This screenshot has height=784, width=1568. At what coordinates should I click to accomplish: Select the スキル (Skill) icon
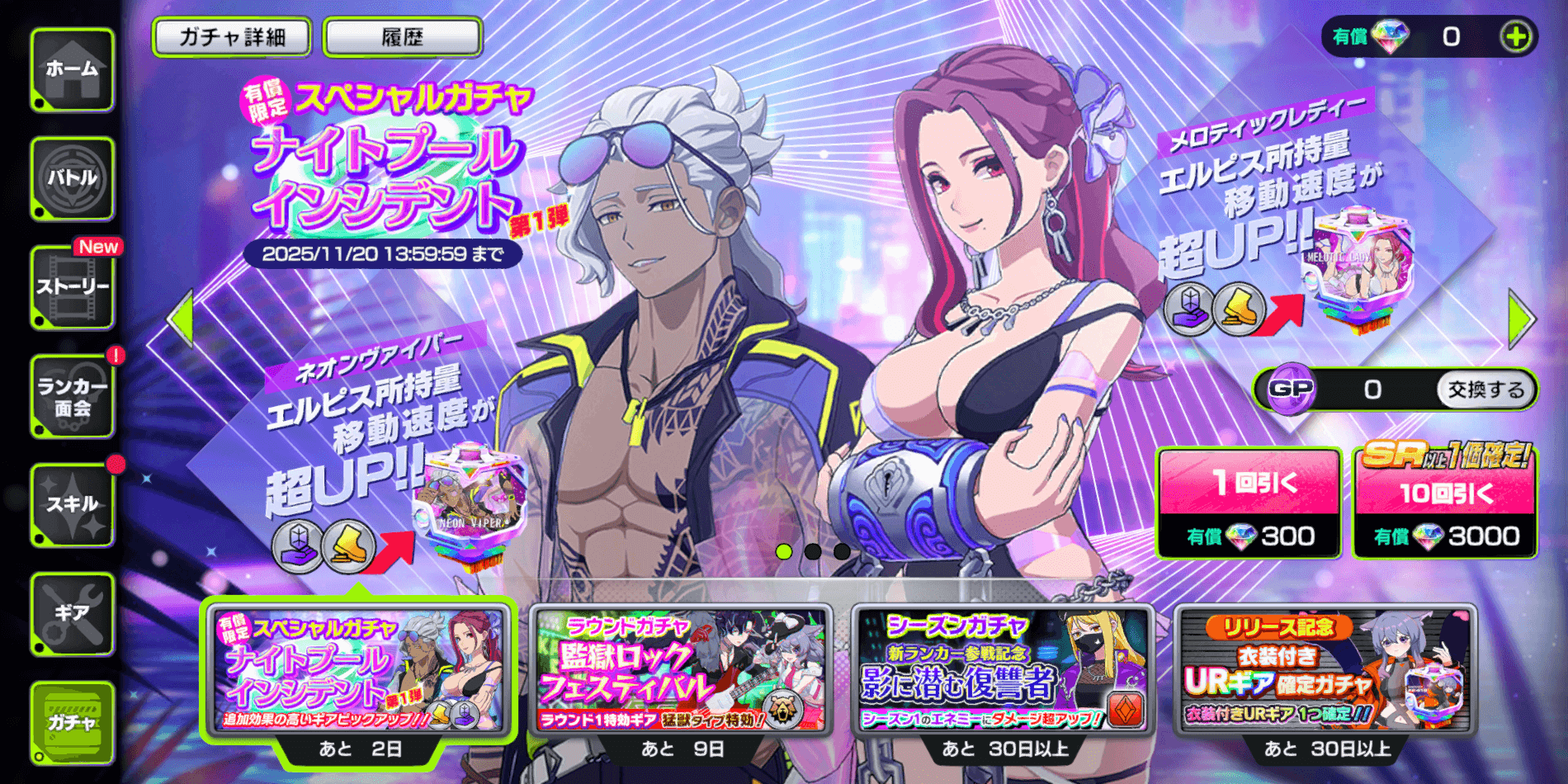73,506
